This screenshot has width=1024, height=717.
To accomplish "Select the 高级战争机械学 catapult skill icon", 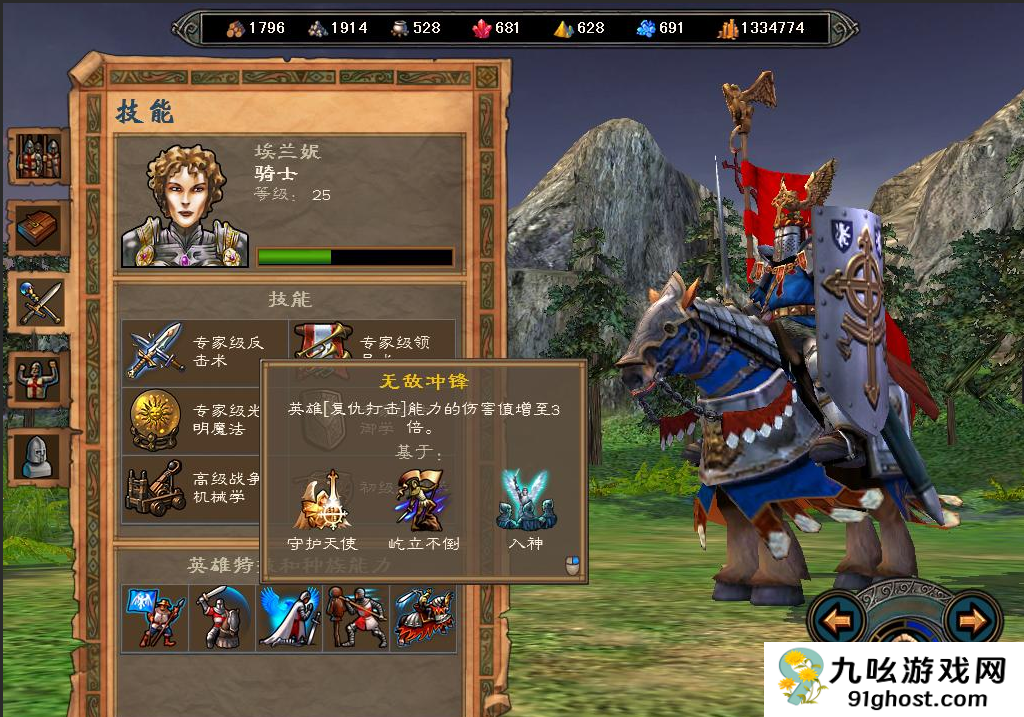I will click(x=155, y=489).
